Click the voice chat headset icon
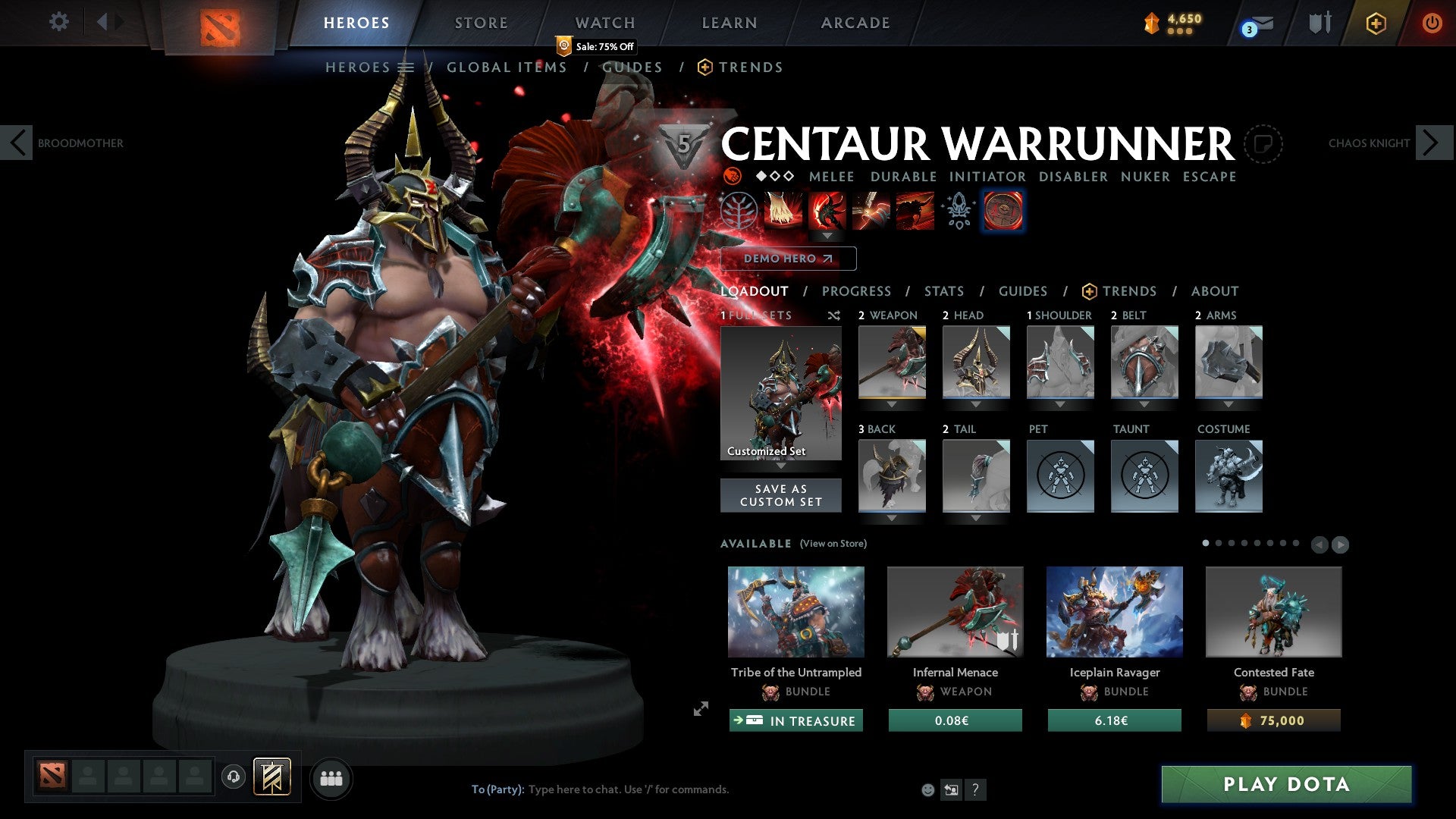 click(234, 777)
